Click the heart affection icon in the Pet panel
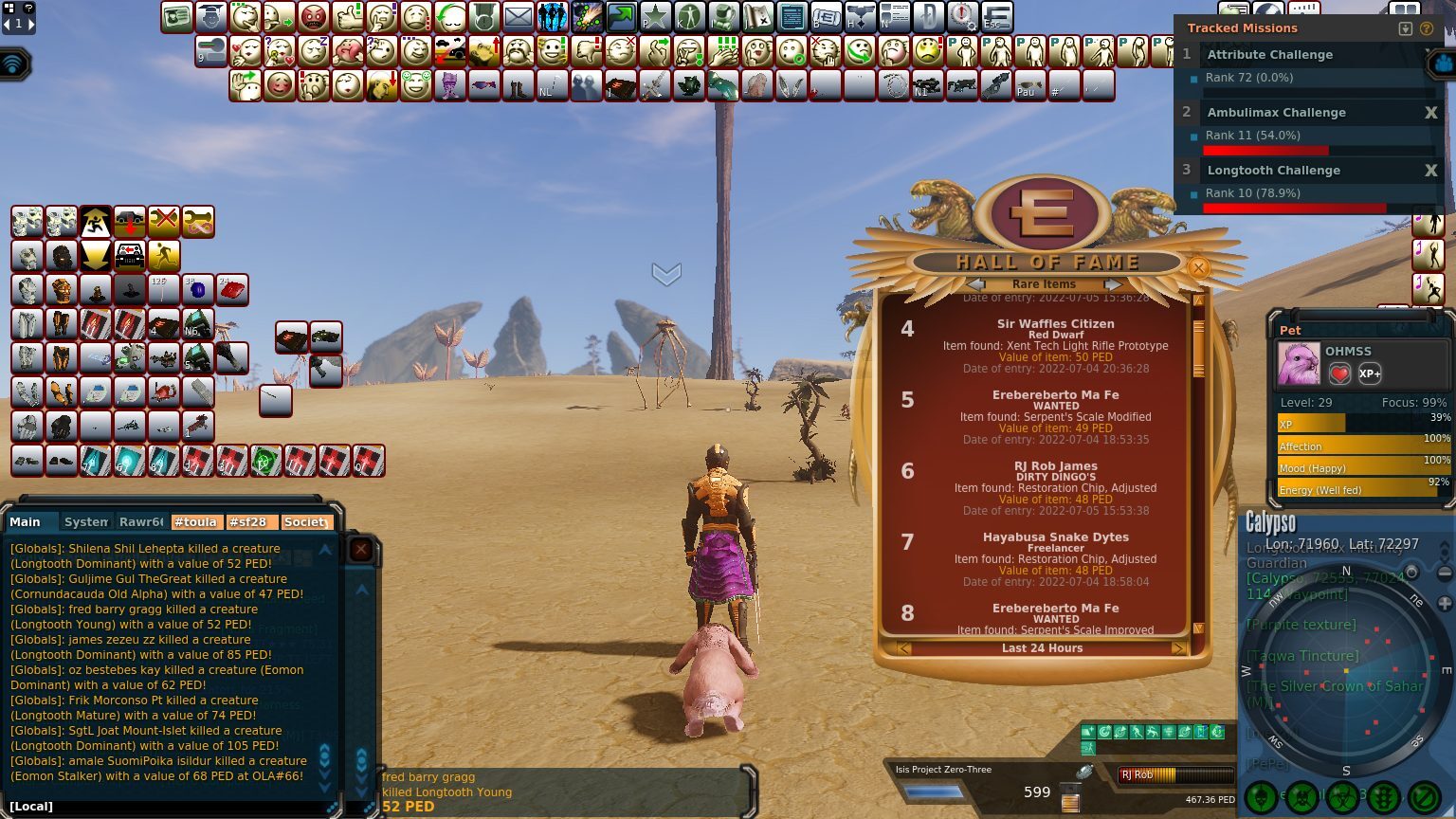The image size is (1456, 819). coord(1339,373)
